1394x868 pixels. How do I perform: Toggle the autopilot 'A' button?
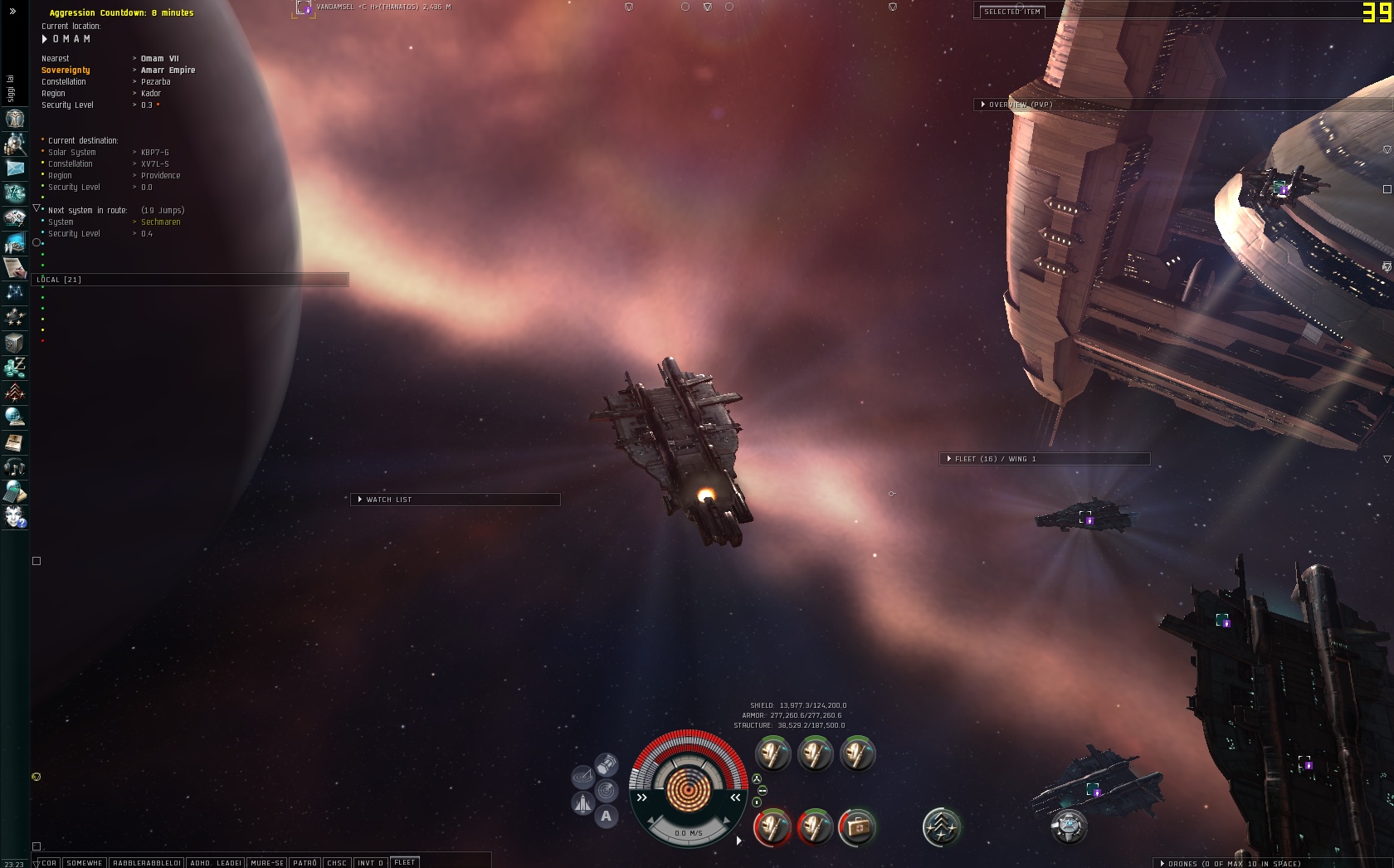pyautogui.click(x=607, y=817)
